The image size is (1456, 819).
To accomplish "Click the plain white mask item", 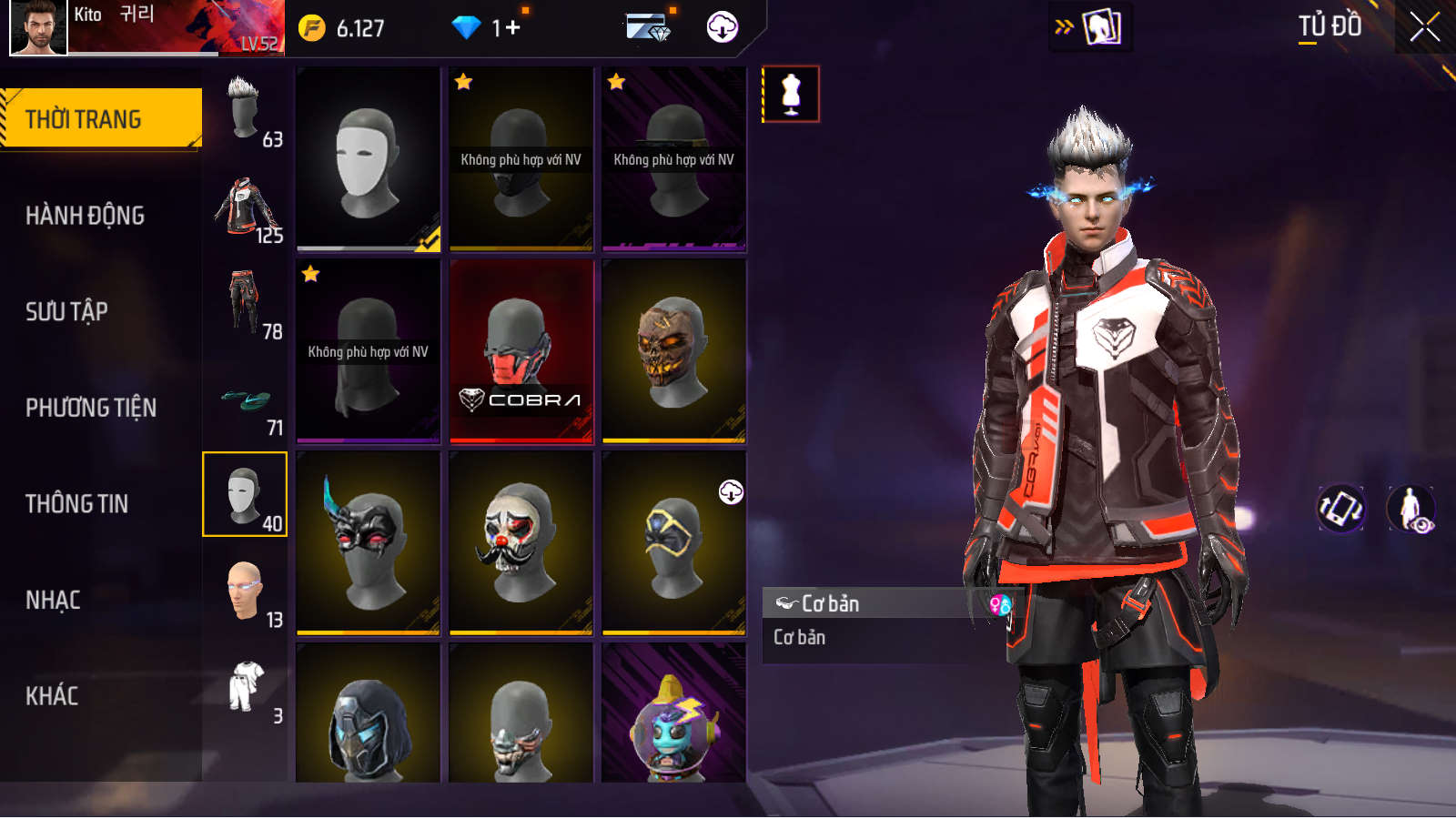I will (368, 159).
